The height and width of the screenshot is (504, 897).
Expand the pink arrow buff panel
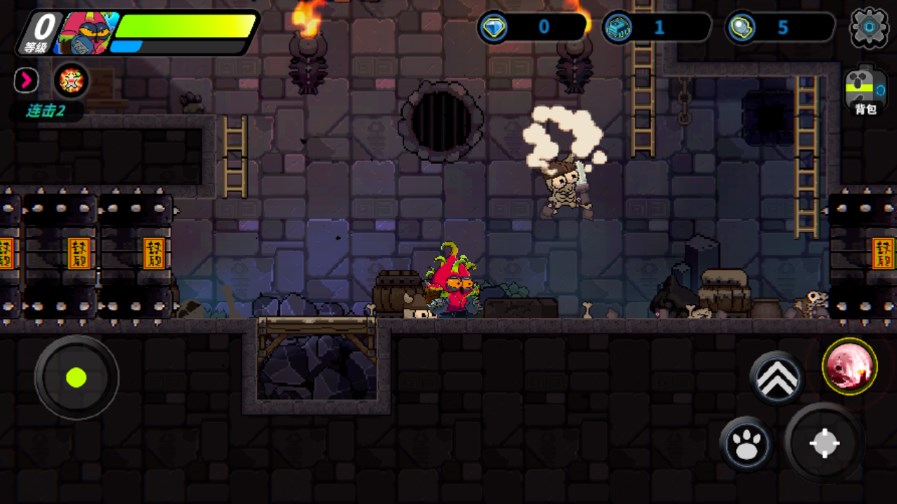tap(26, 80)
